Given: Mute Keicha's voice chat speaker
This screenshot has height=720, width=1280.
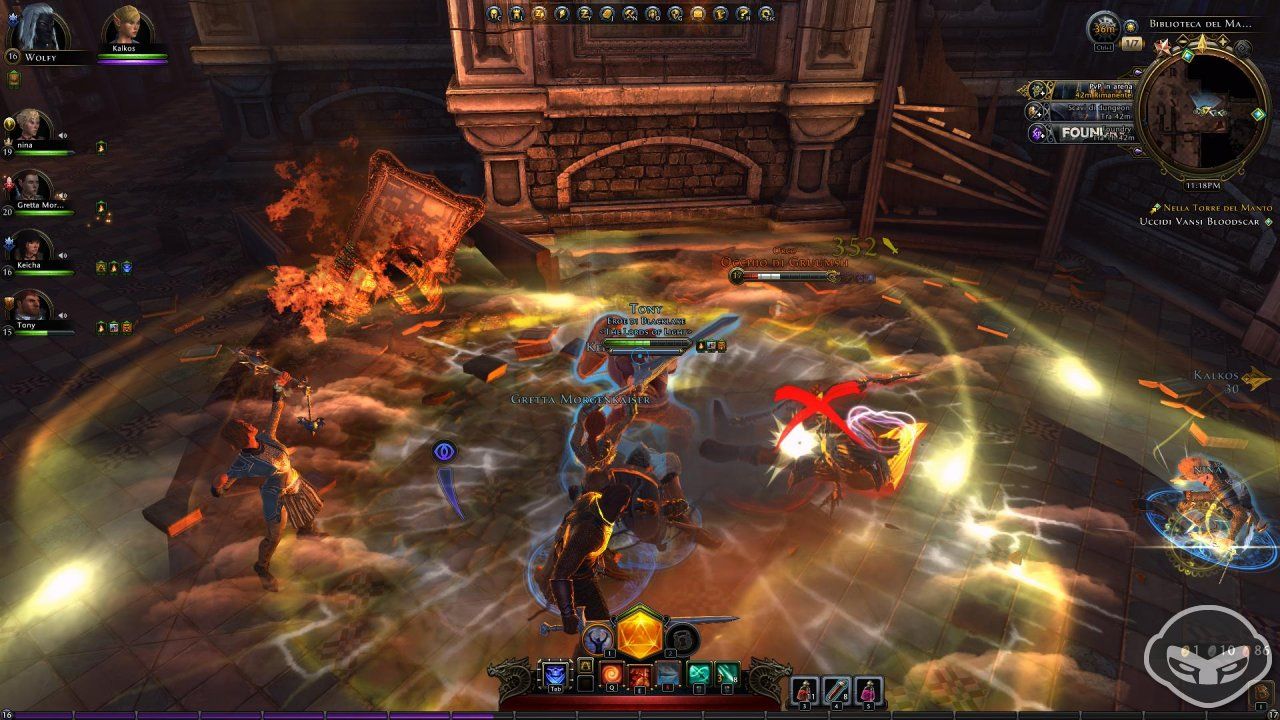Looking at the screenshot, I should click(x=62, y=254).
